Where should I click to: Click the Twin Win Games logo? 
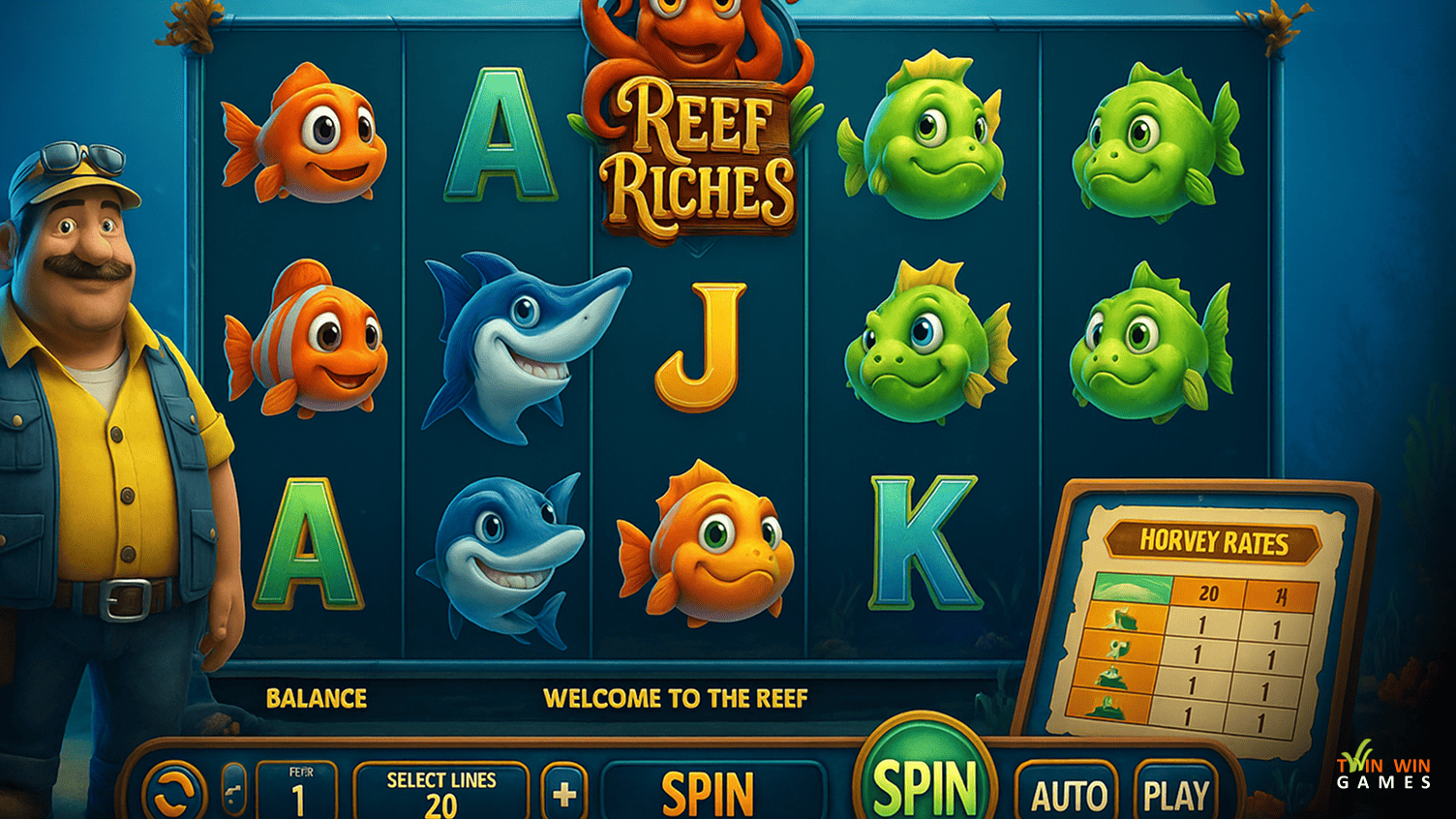1381,774
